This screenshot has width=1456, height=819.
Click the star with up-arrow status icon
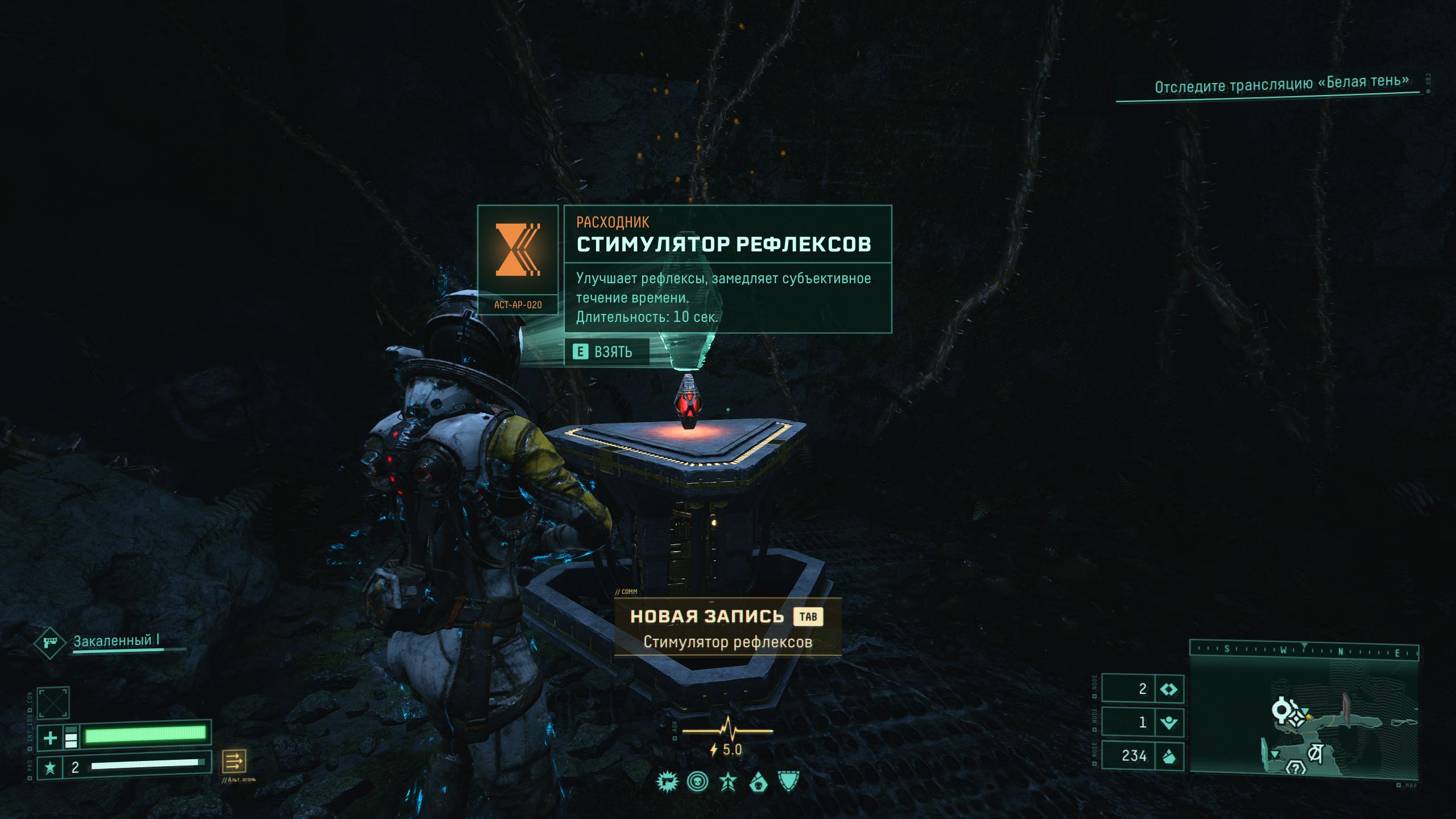(728, 783)
